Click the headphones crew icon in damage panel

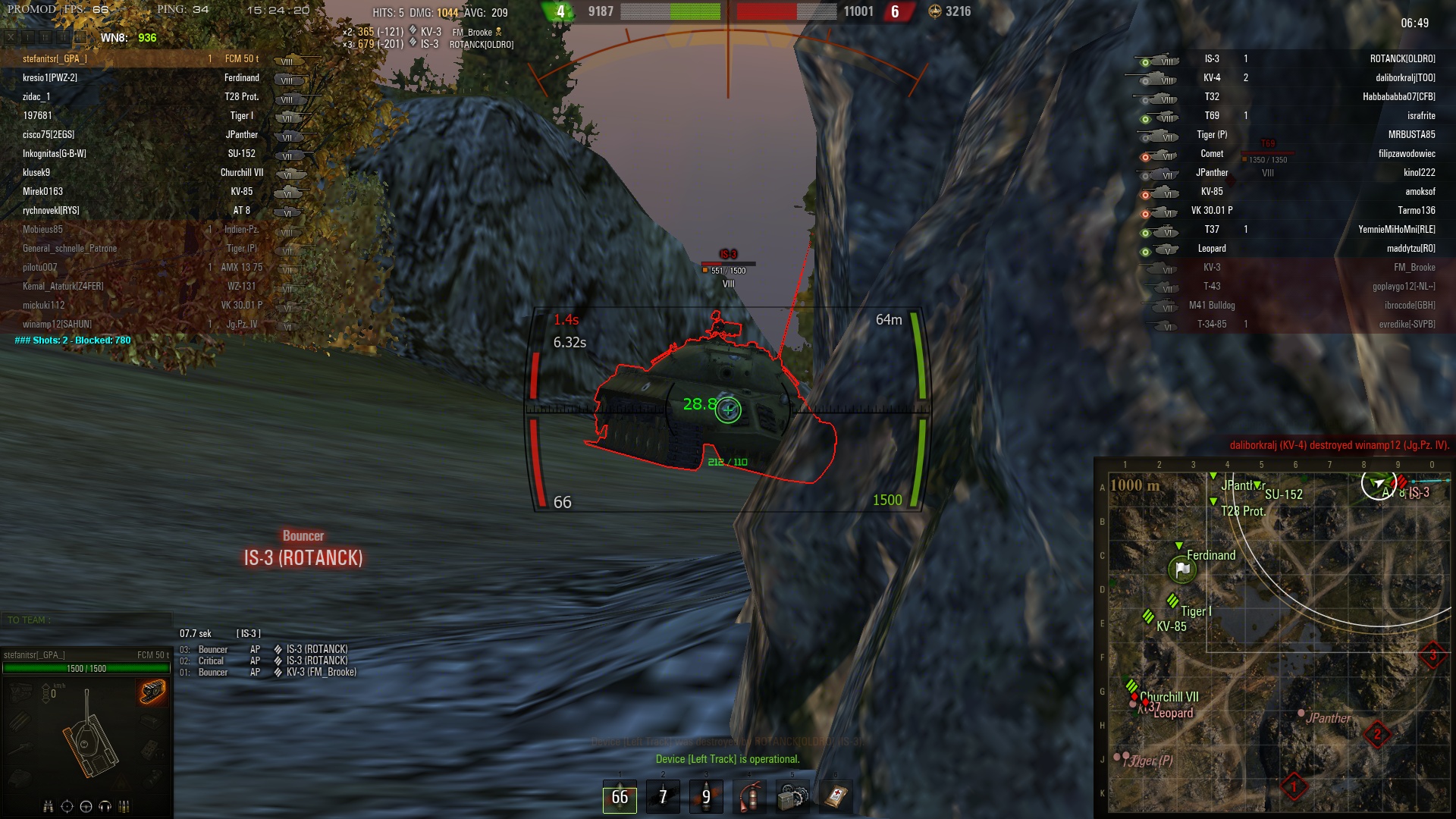point(105,806)
